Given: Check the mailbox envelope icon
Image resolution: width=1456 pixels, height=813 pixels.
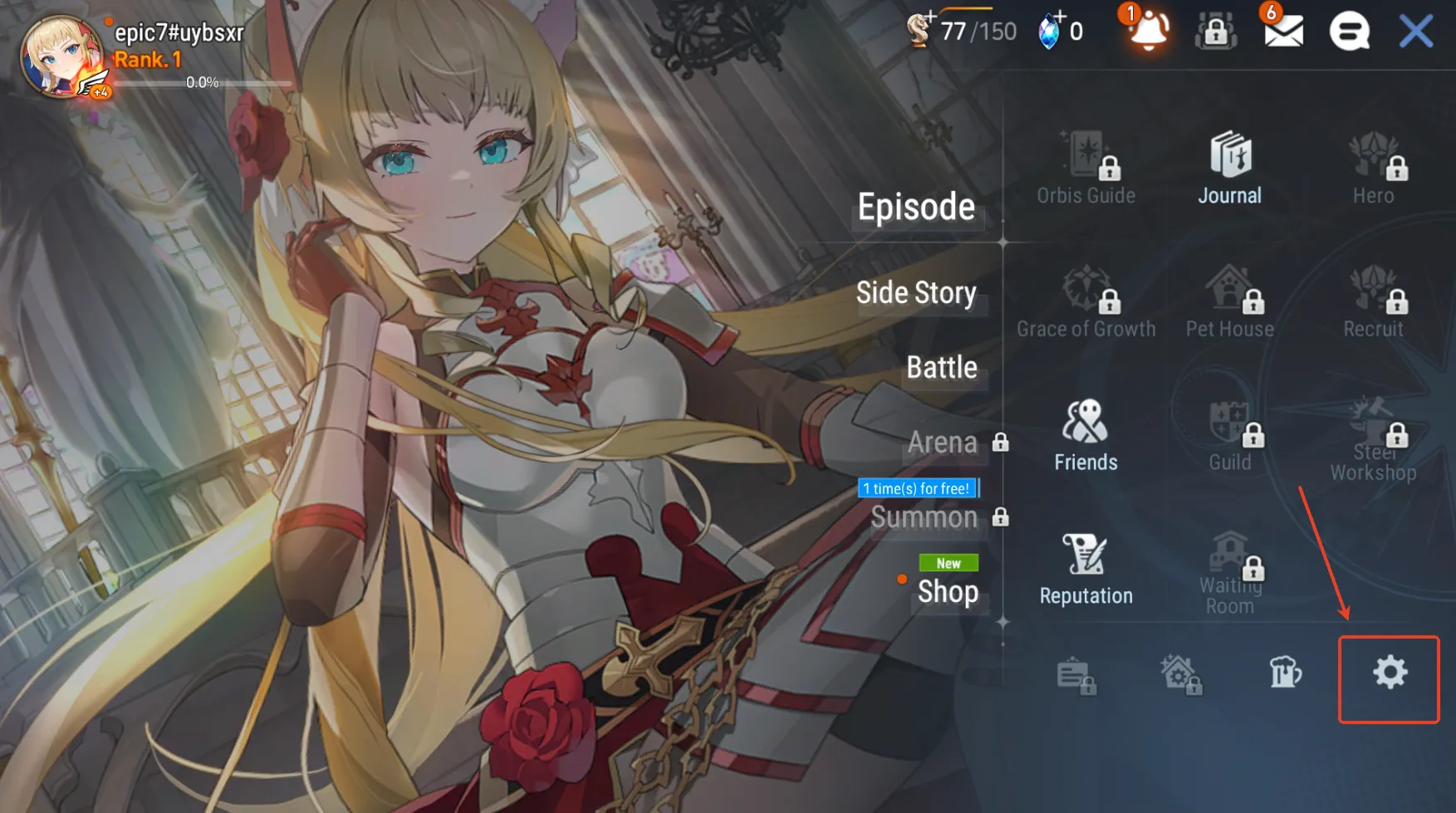Looking at the screenshot, I should click(x=1283, y=32).
